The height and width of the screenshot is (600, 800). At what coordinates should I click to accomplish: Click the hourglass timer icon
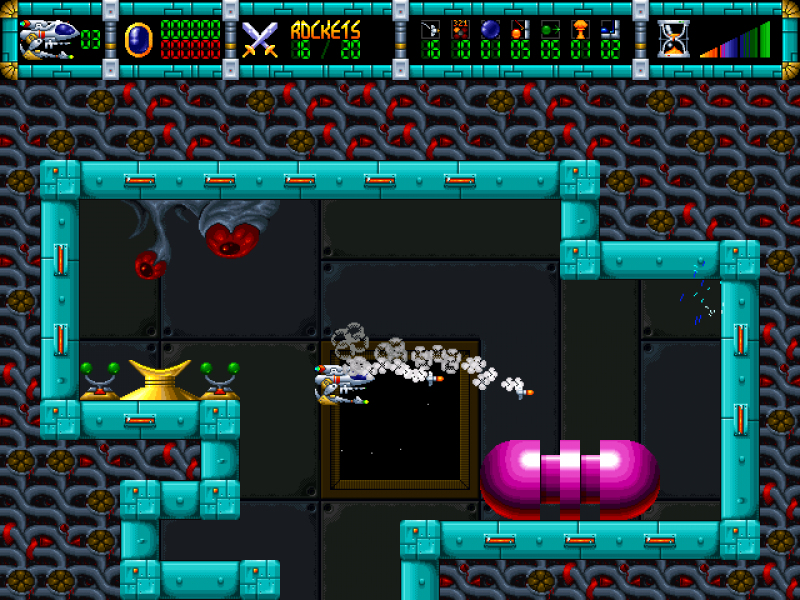(673, 39)
